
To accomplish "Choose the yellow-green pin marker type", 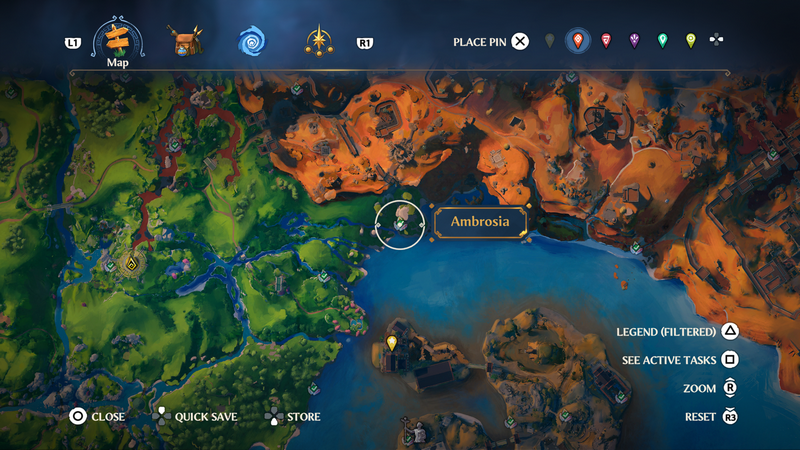I will click(x=690, y=41).
